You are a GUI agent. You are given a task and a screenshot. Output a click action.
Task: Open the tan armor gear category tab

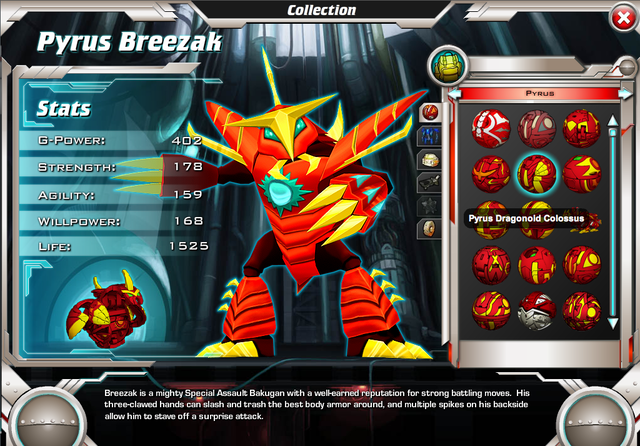coord(431,158)
